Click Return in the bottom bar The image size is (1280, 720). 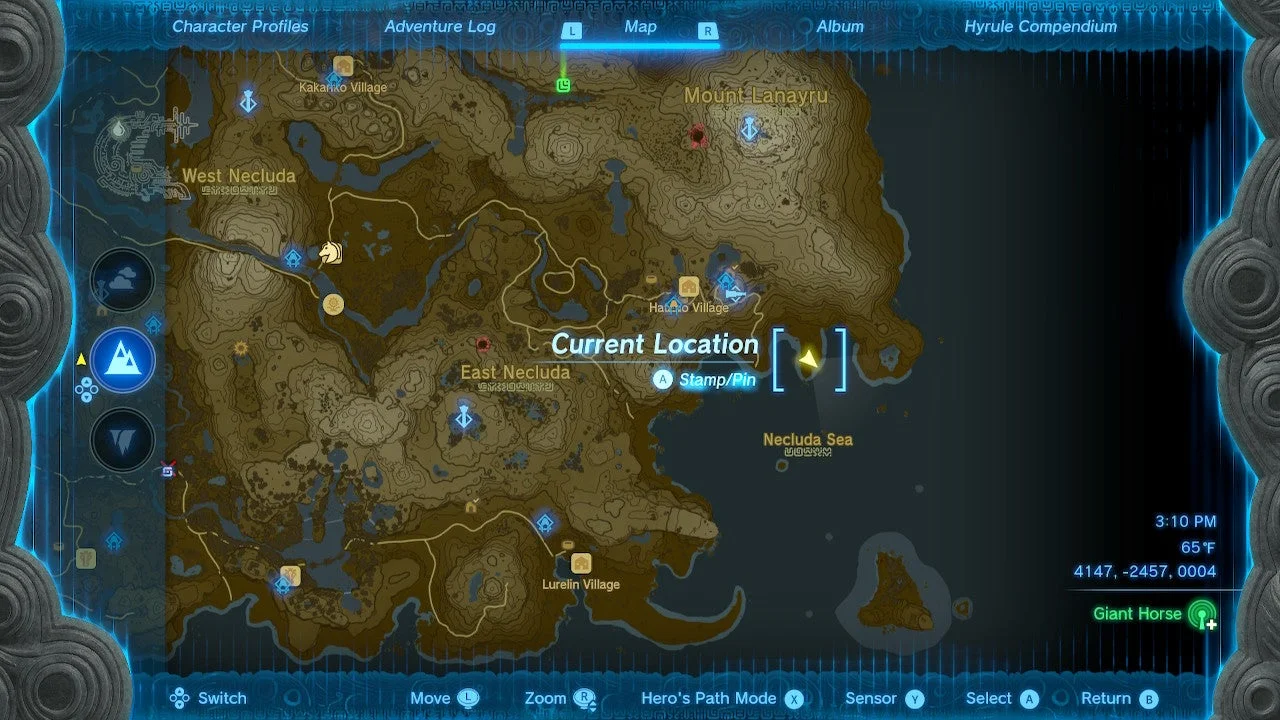click(1117, 698)
